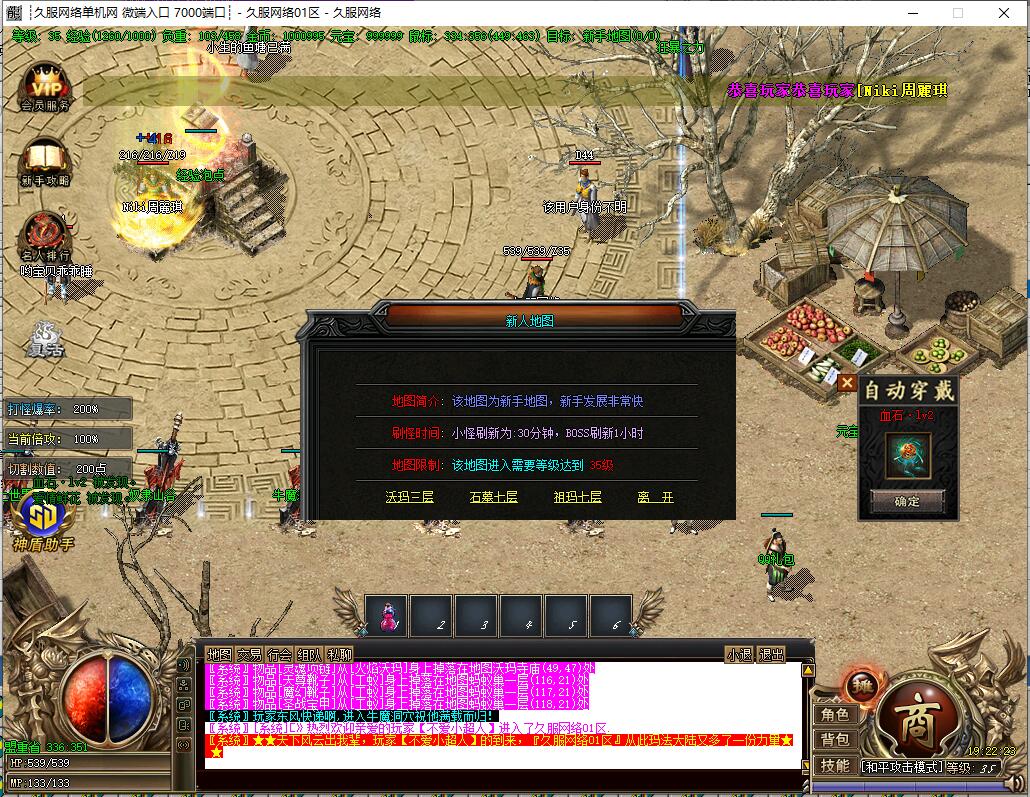Switch chat to the 行会 guild tab
This screenshot has height=797, width=1030.
(279, 654)
